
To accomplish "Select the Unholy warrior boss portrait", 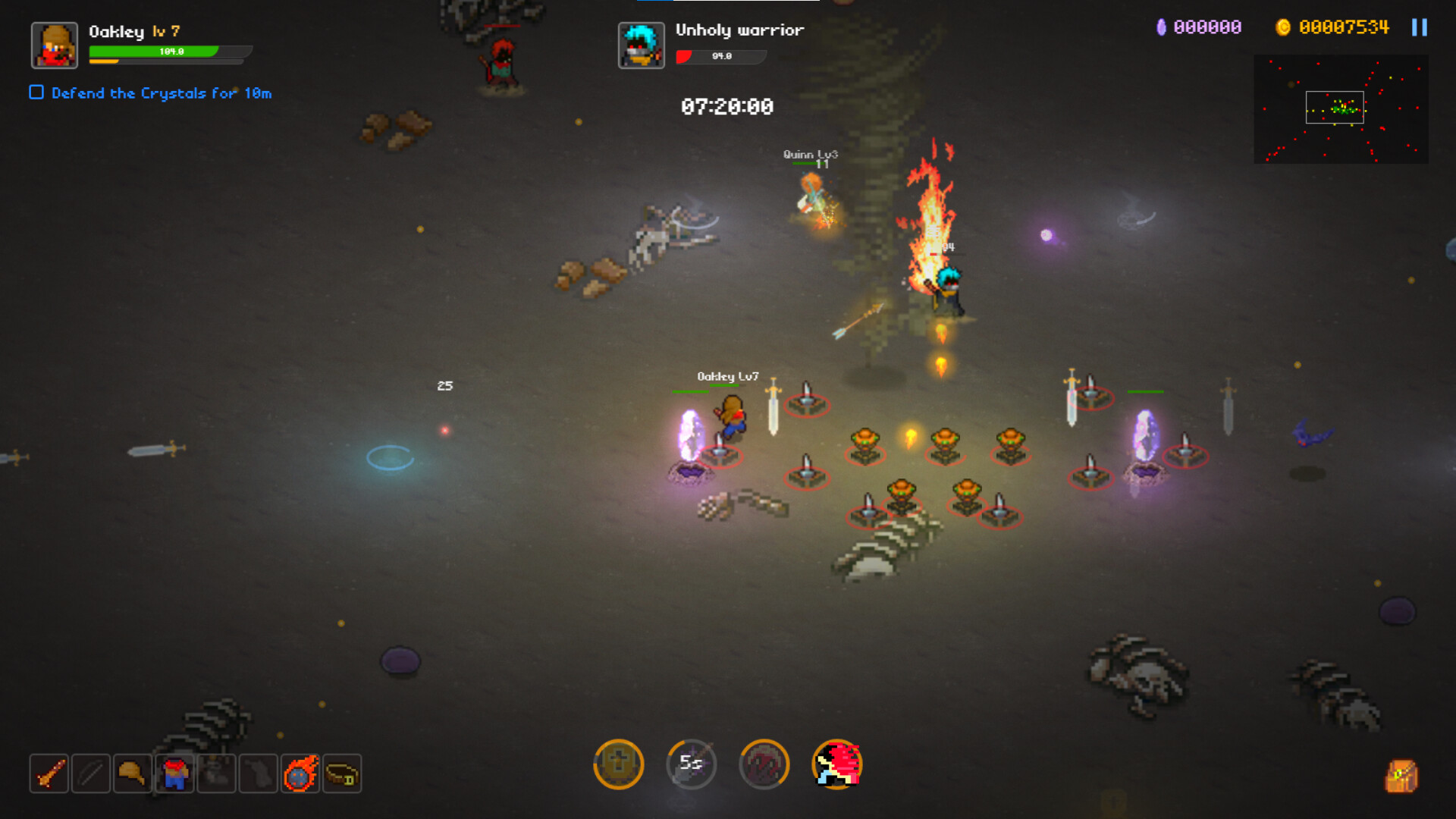I will [x=641, y=44].
